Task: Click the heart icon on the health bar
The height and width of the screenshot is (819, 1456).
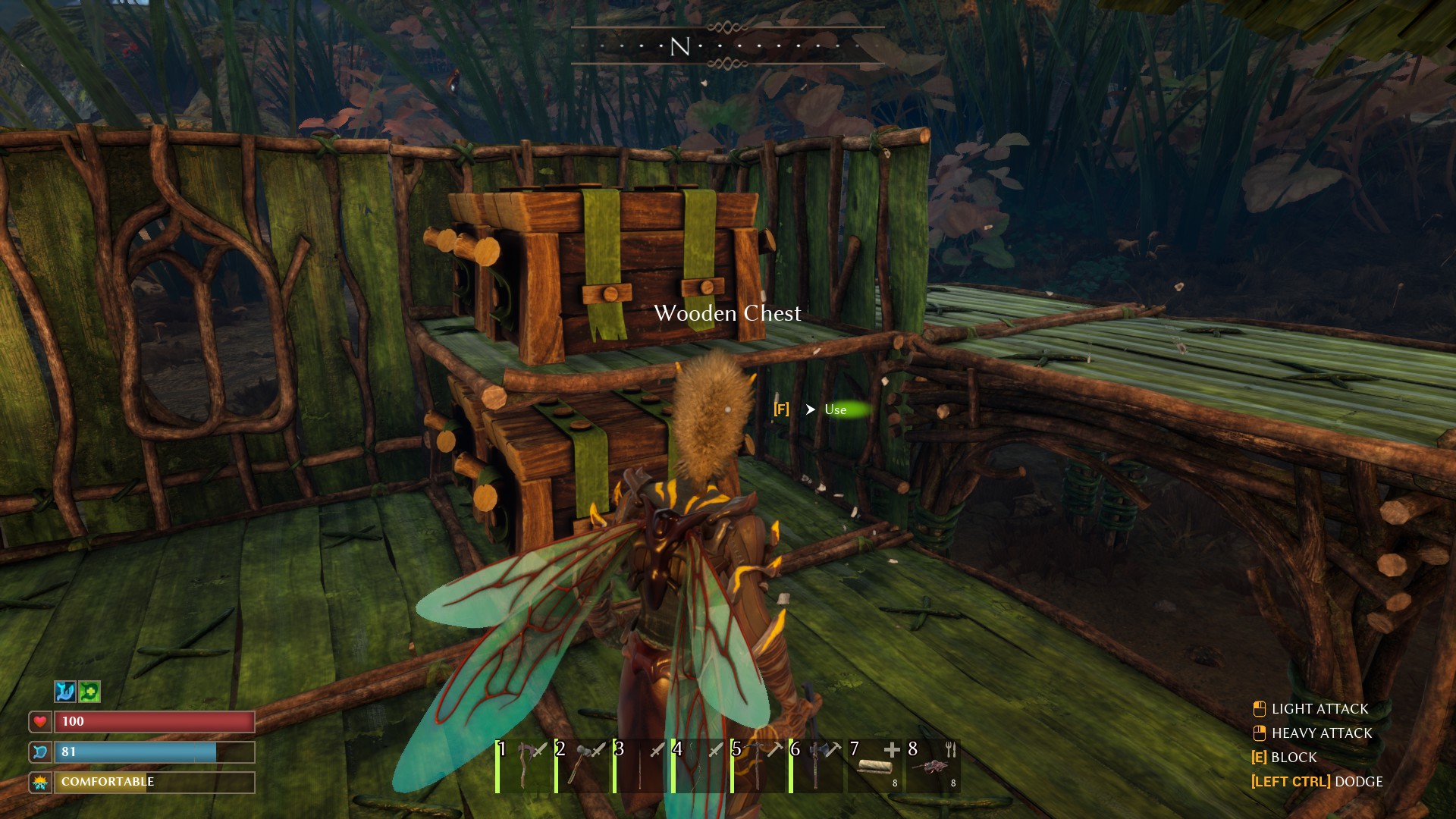Action: (40, 722)
